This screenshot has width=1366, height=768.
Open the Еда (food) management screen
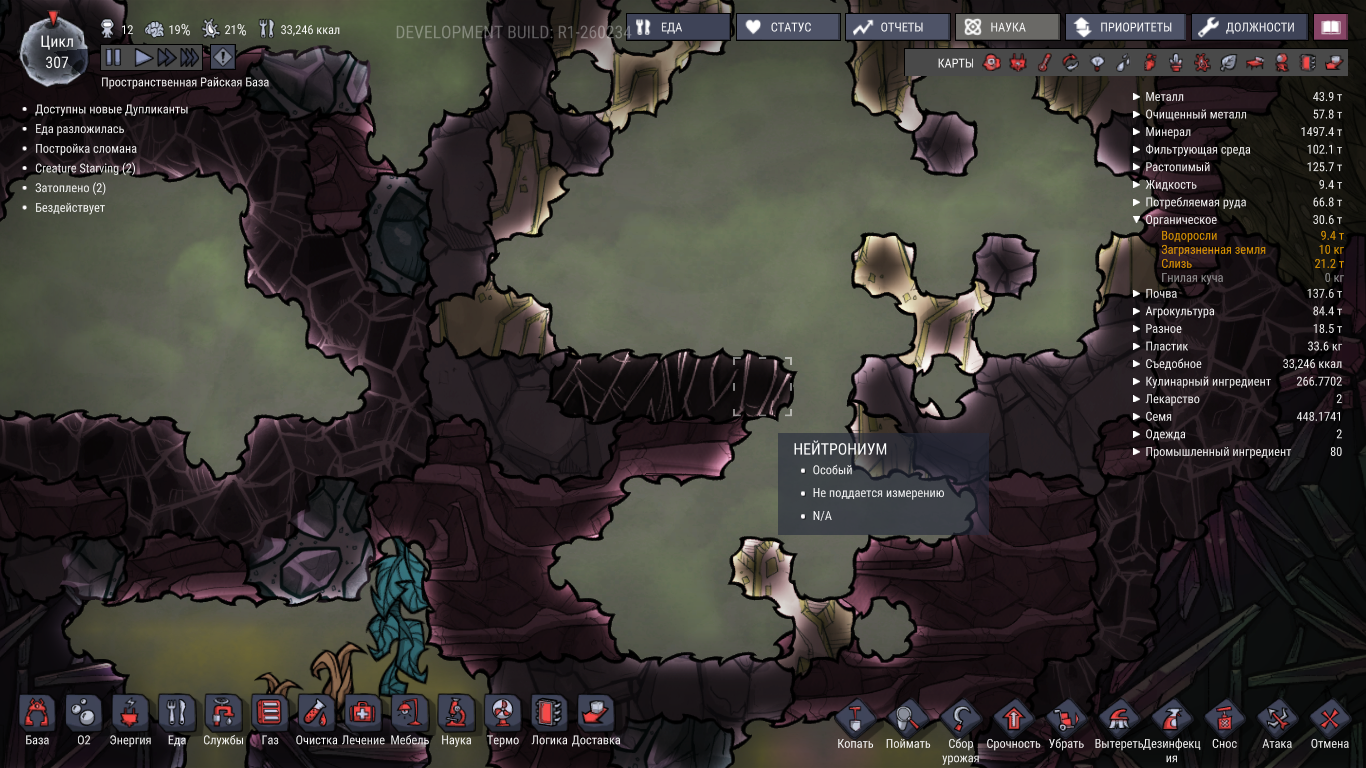click(x=681, y=27)
